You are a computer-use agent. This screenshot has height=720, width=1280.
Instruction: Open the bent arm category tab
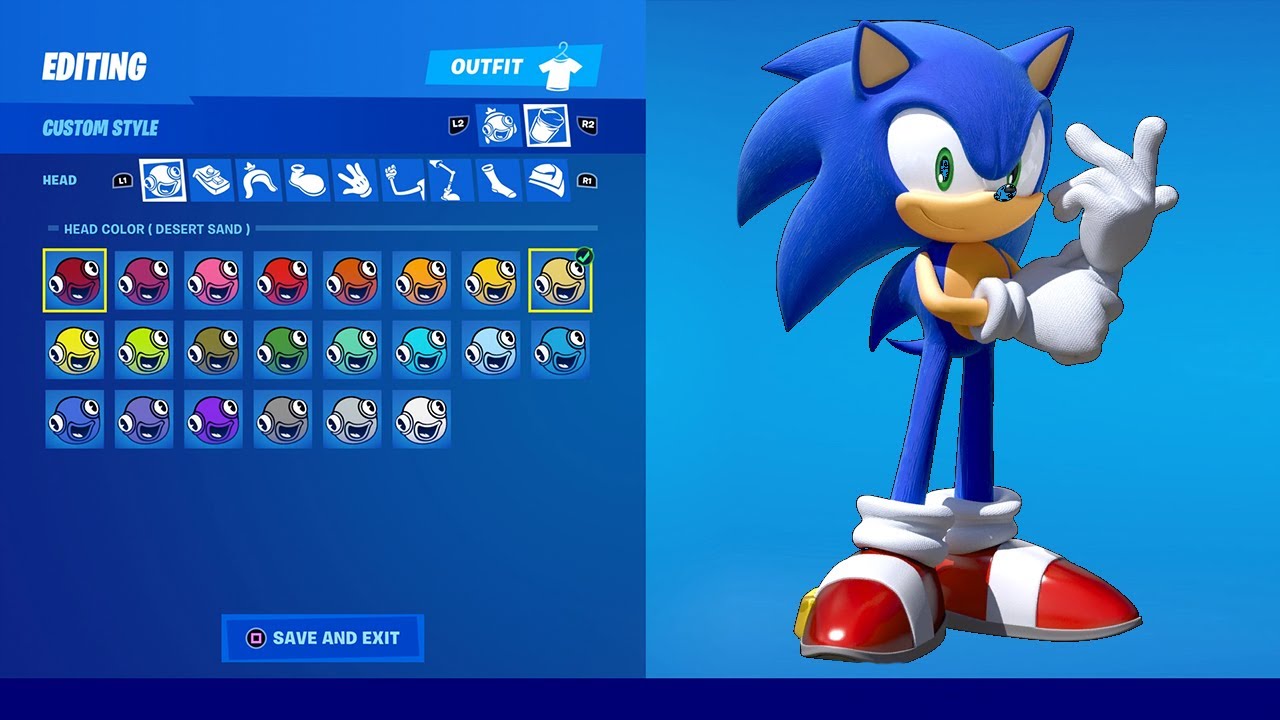402,180
